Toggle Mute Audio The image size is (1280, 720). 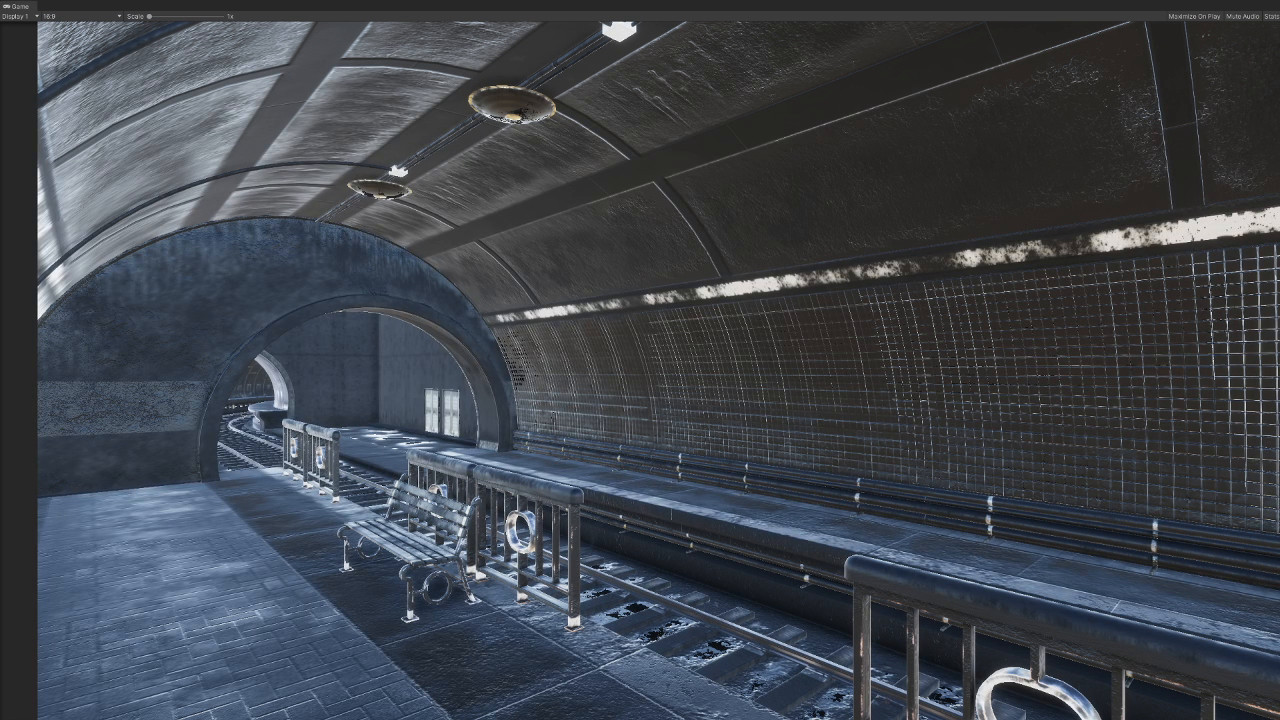[1242, 17]
